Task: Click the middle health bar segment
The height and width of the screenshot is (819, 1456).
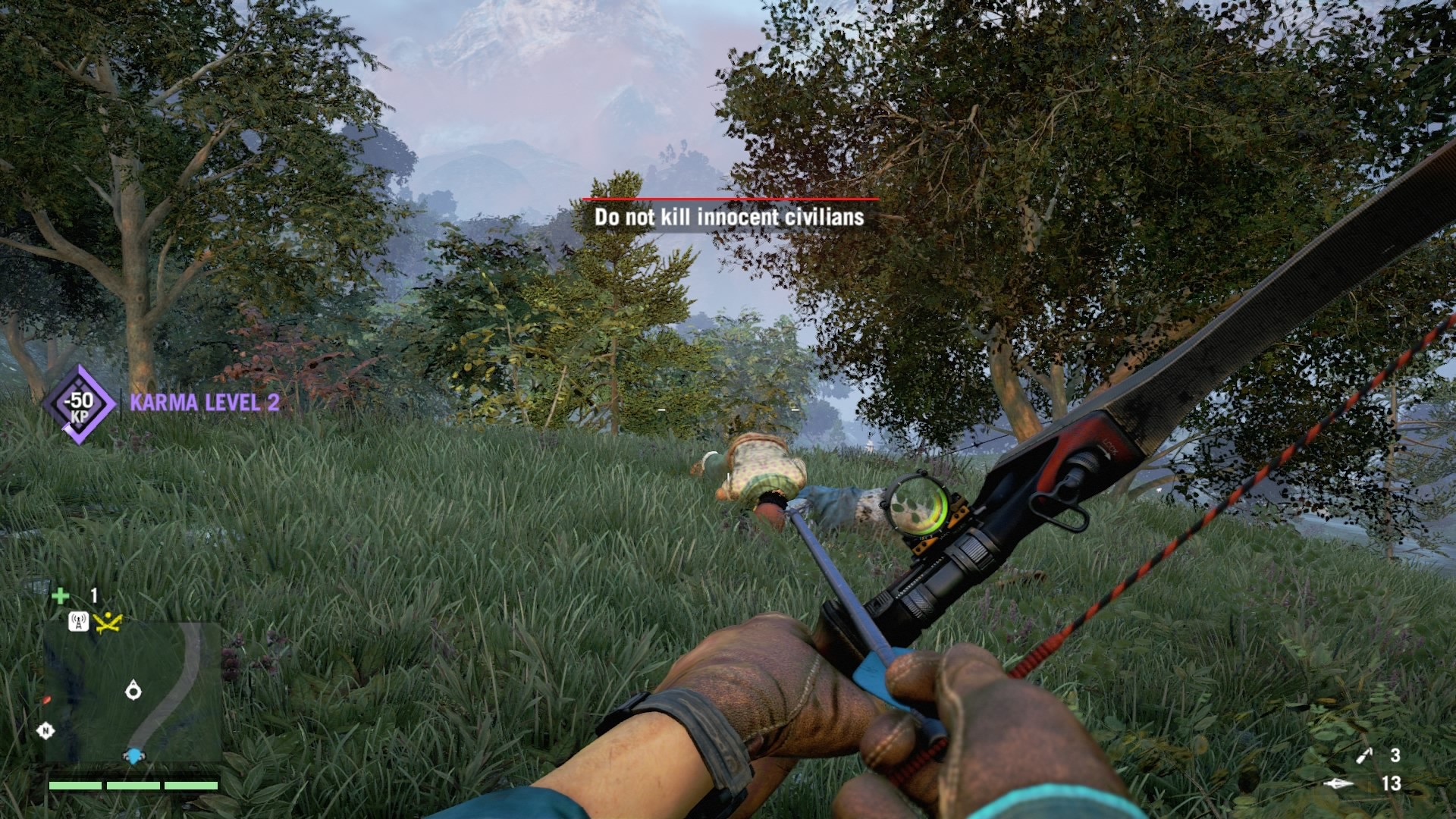Action: coord(133,785)
